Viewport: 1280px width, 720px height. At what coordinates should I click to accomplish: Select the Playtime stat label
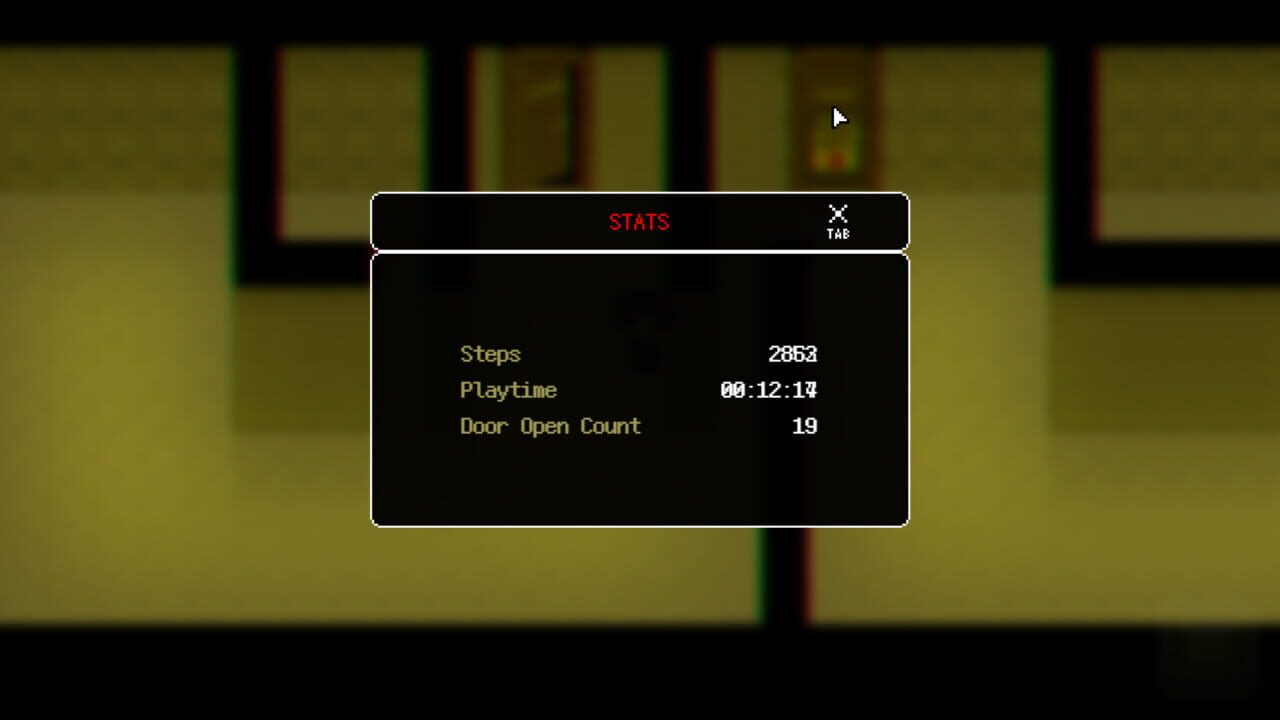[508, 390]
